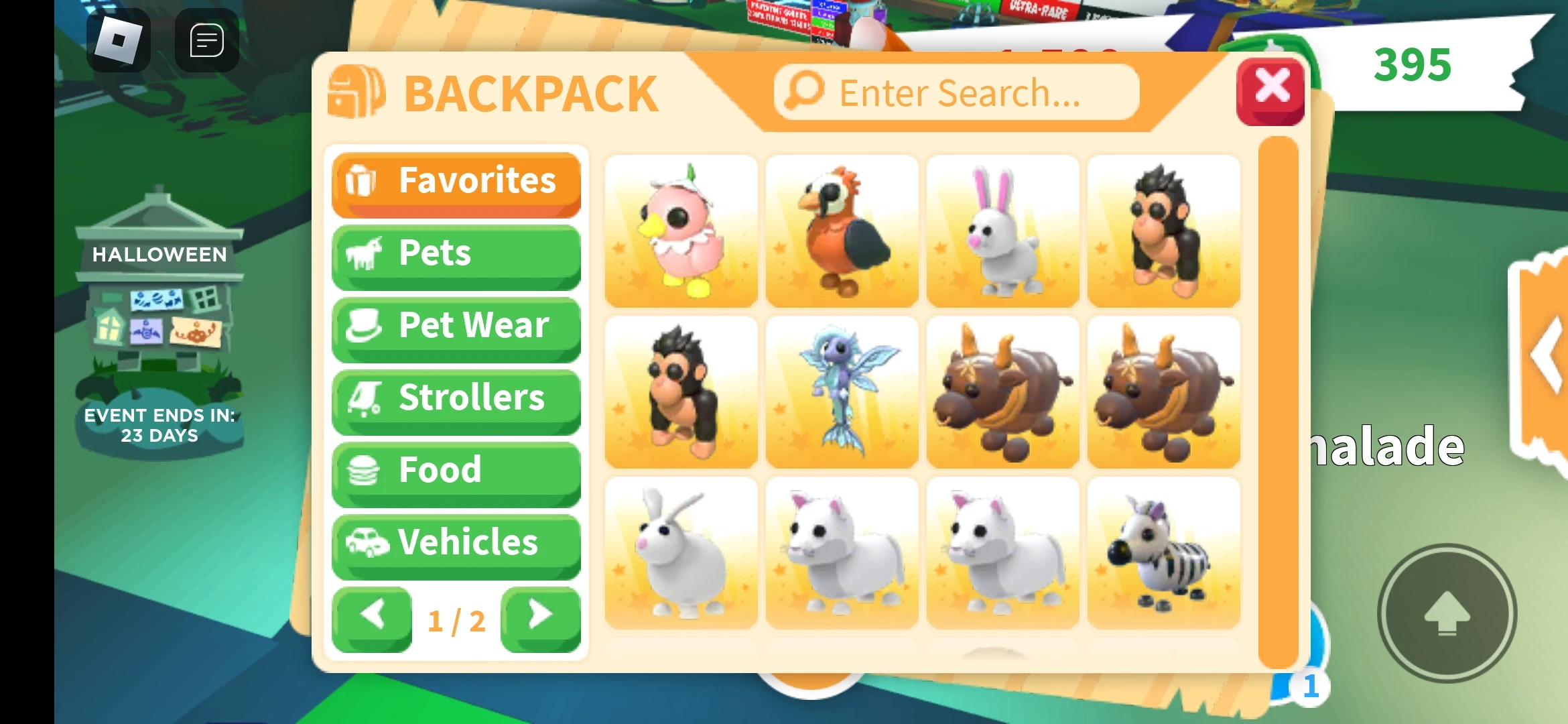Image resolution: width=1568 pixels, height=724 pixels.
Task: Select the Strollers stroller icon
Action: click(363, 398)
